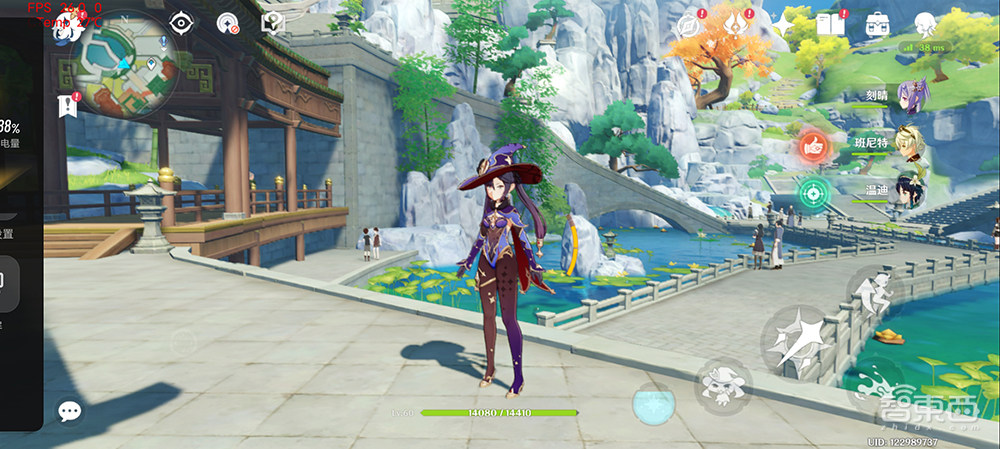Open the adventurer handbook book icon
Viewport: 1000px width, 449px height.
point(831,23)
